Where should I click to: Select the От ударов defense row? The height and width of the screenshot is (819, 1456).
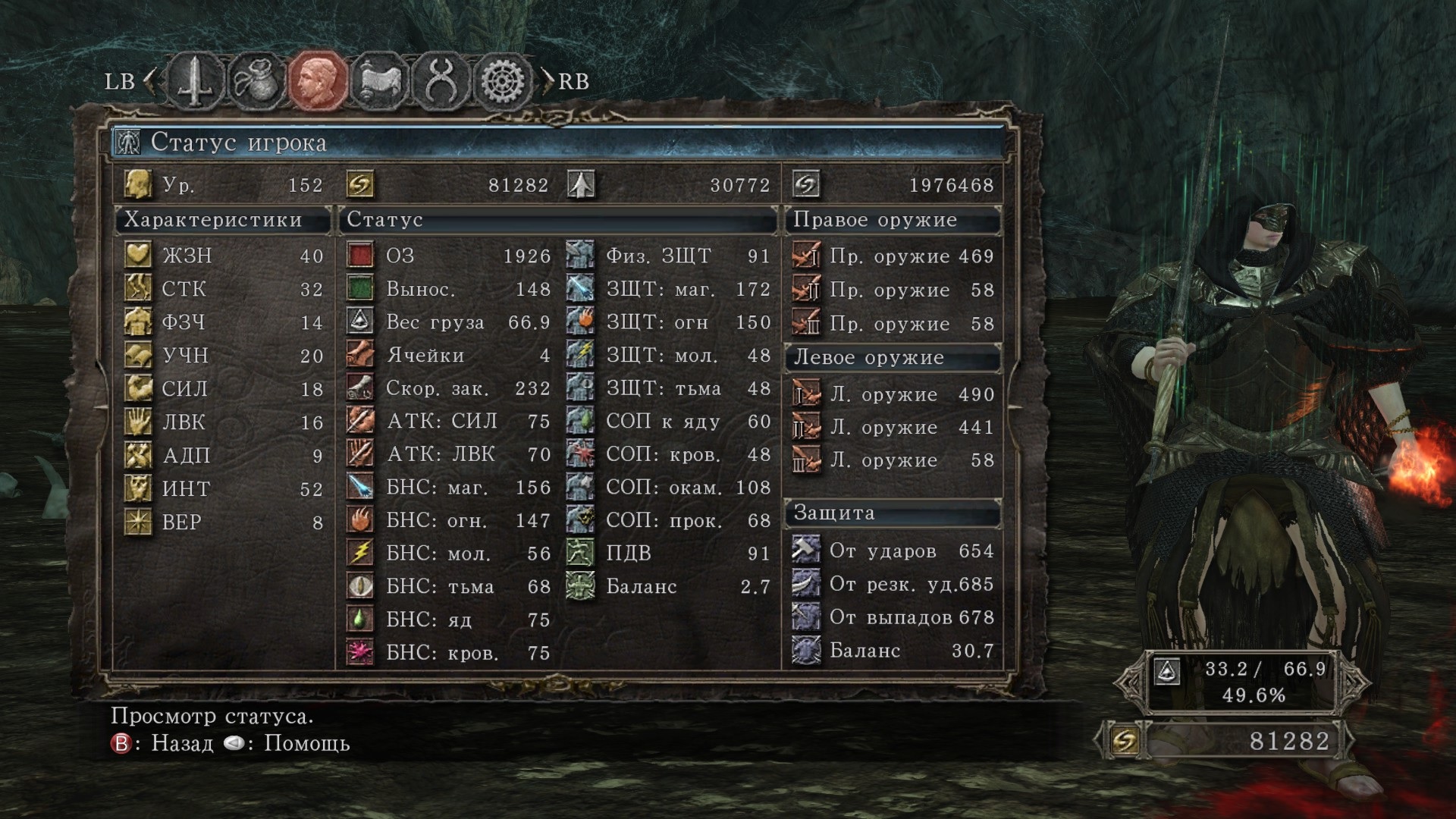point(893,551)
